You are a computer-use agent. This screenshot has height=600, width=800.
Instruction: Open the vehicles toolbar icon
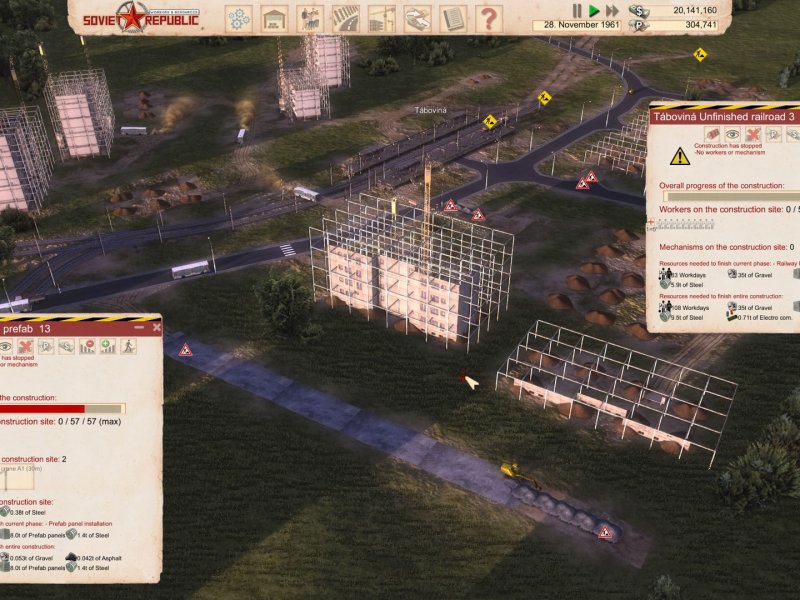point(417,18)
